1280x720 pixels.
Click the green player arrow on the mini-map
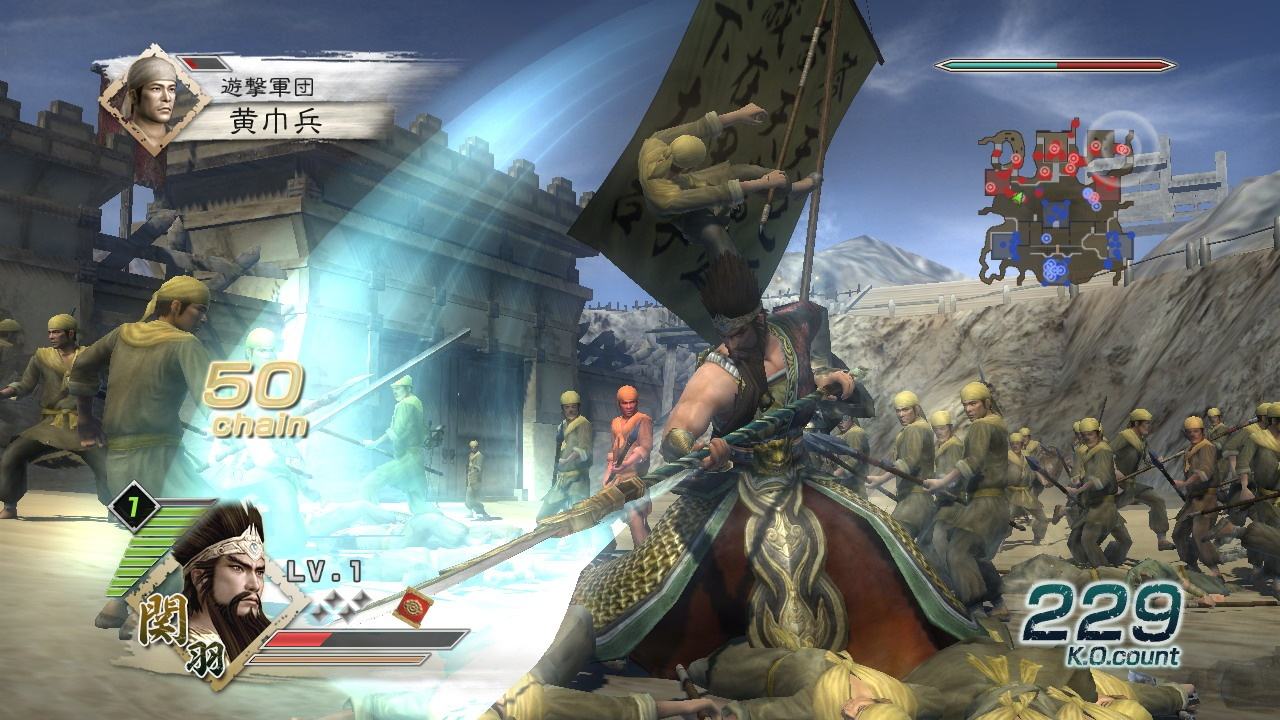1019,198
